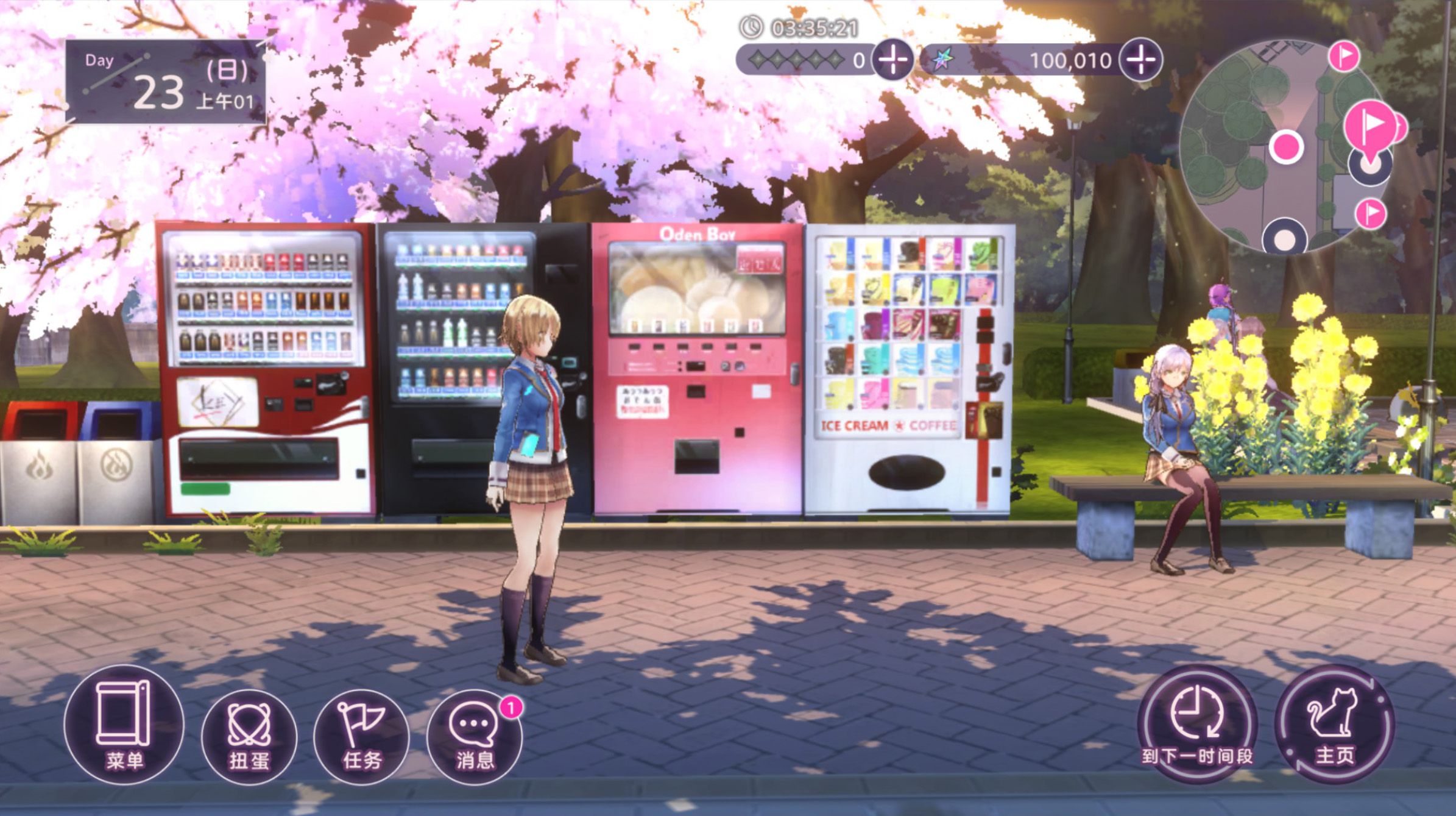Advance to next time period (到下一时间段)

[1197, 725]
